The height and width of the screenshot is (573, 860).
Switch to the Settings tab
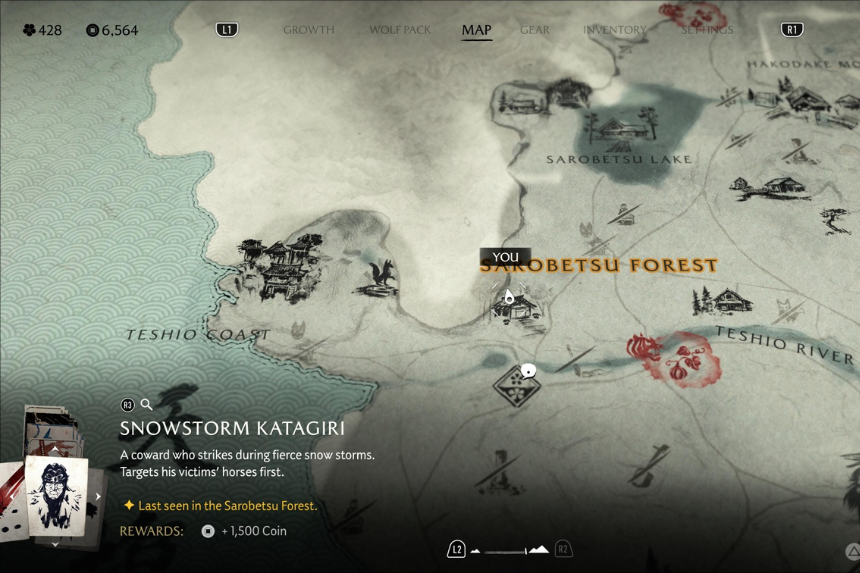(x=706, y=30)
